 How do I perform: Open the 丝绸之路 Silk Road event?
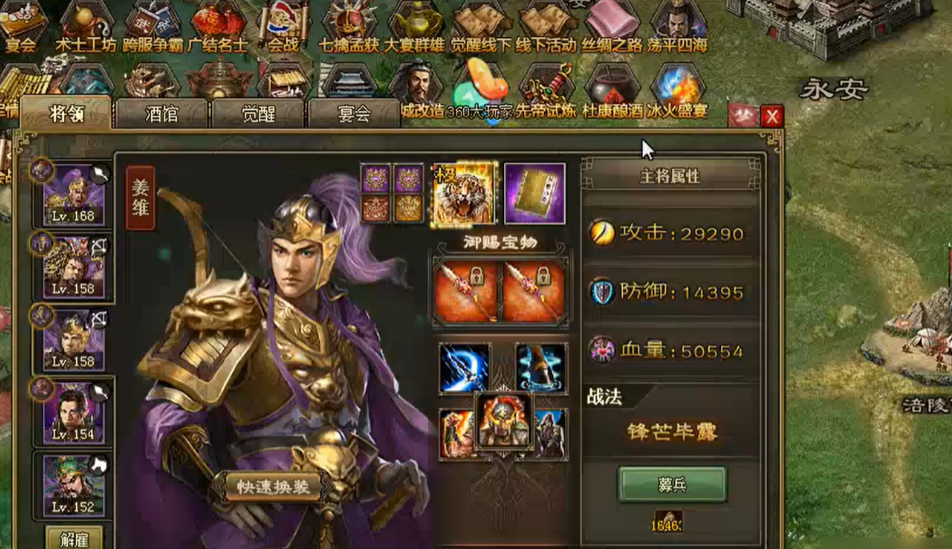point(612,27)
